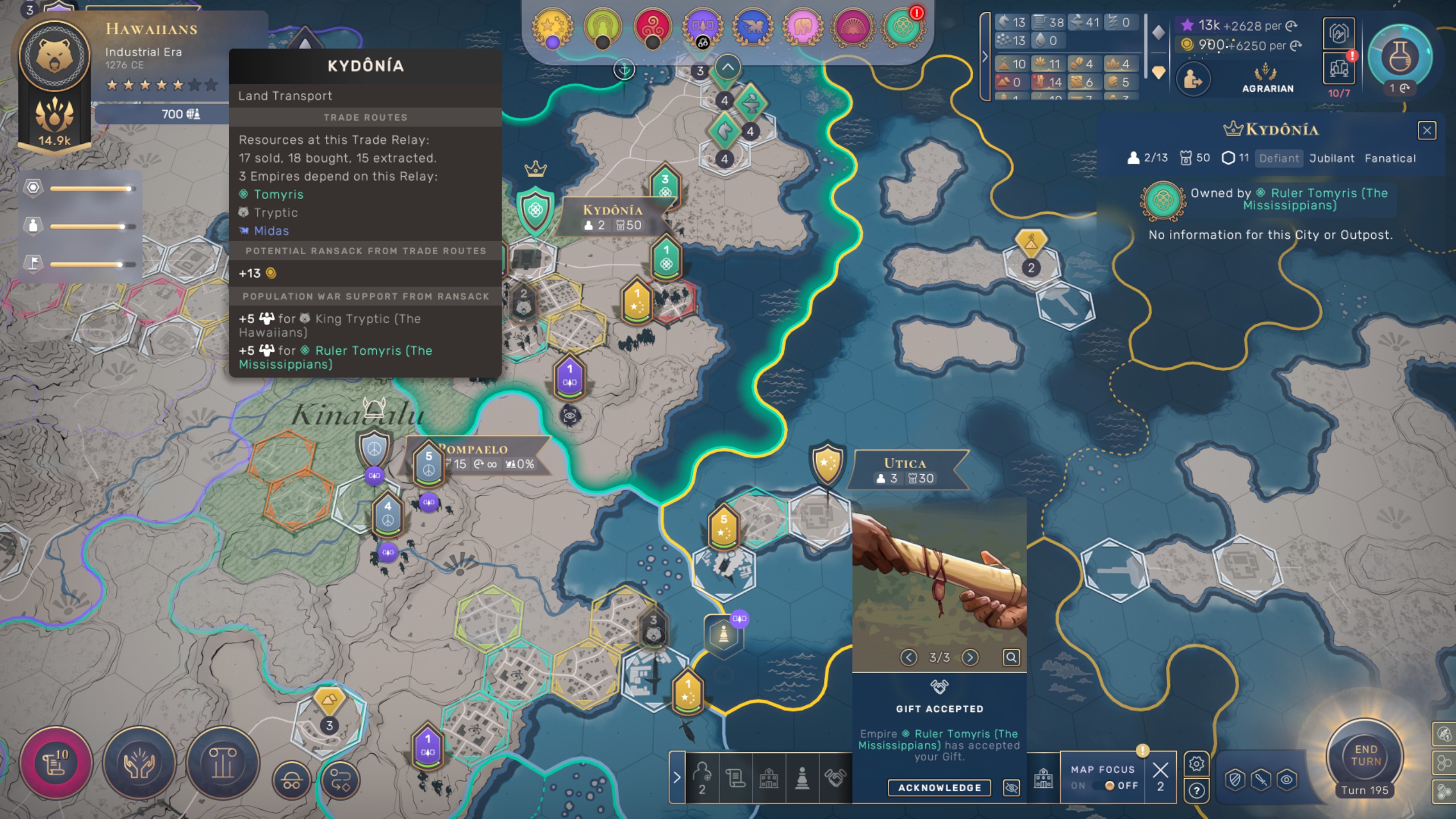Image resolution: width=1456 pixels, height=819 pixels.
Task: Close the Kydônía info panel
Action: pos(1426,131)
